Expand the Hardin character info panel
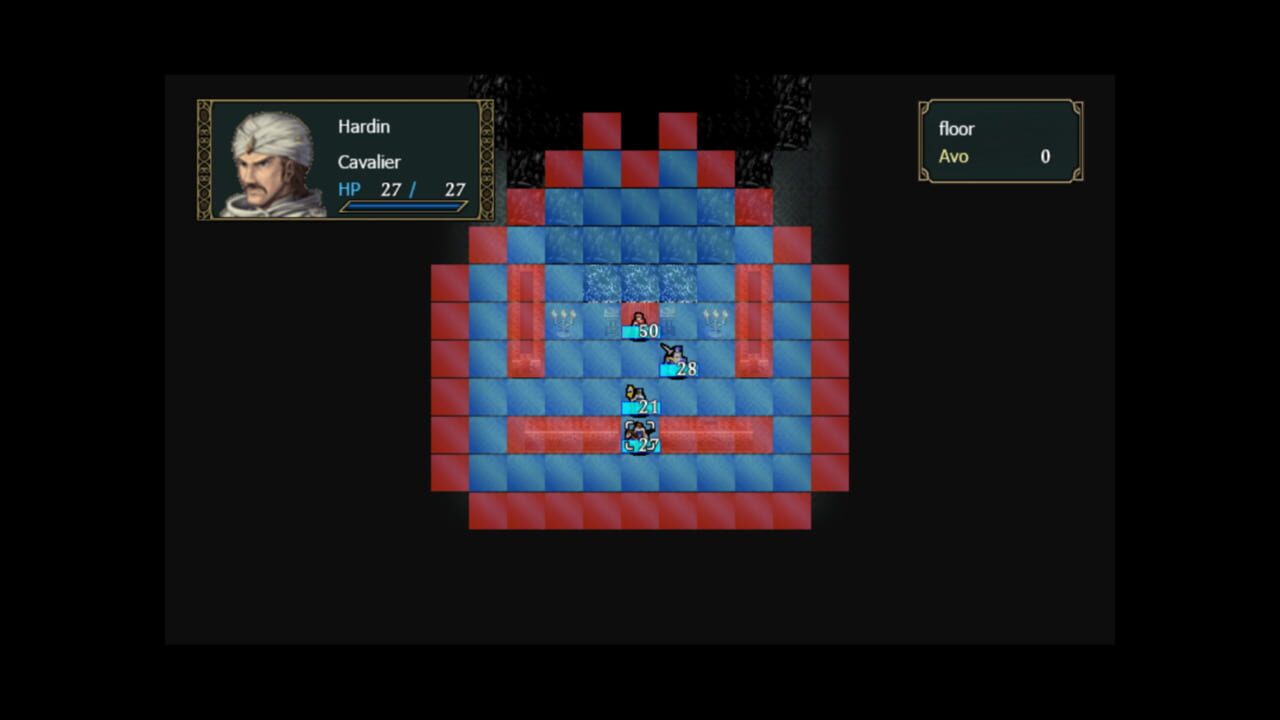Viewport: 1280px width, 720px height. pyautogui.click(x=343, y=160)
